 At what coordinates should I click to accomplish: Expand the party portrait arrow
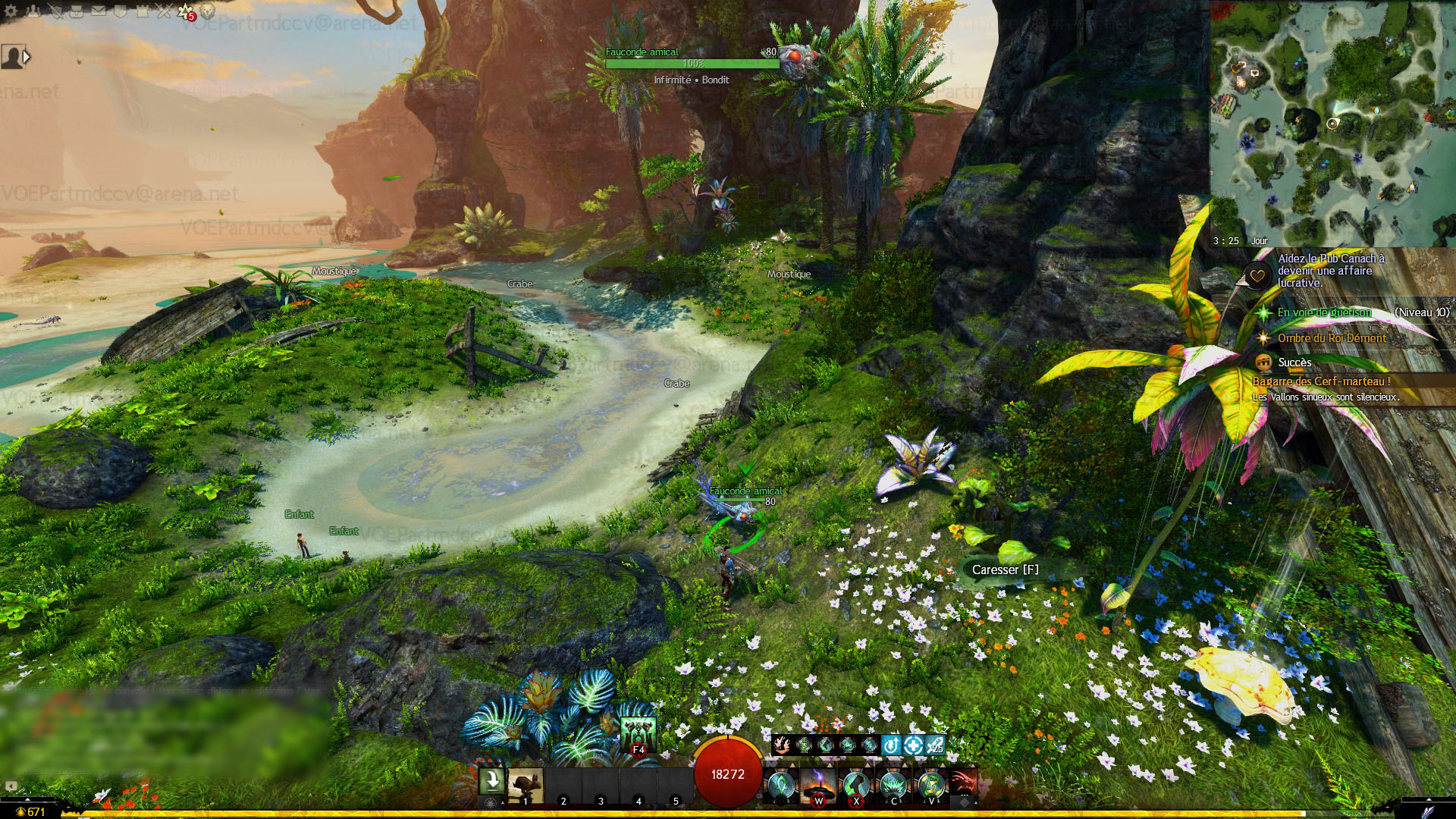coord(27,57)
